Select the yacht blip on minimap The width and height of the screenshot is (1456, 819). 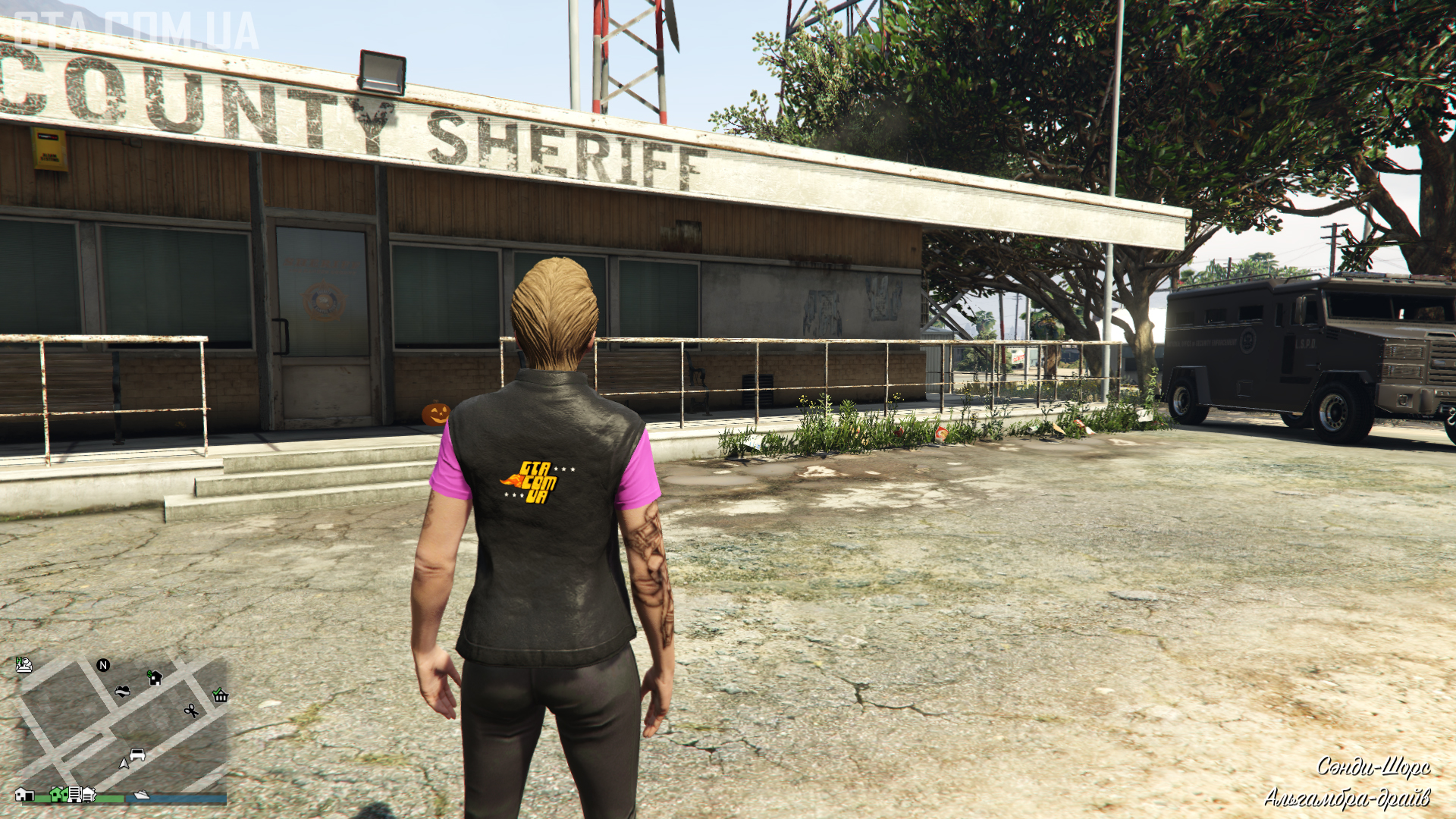coord(141,795)
